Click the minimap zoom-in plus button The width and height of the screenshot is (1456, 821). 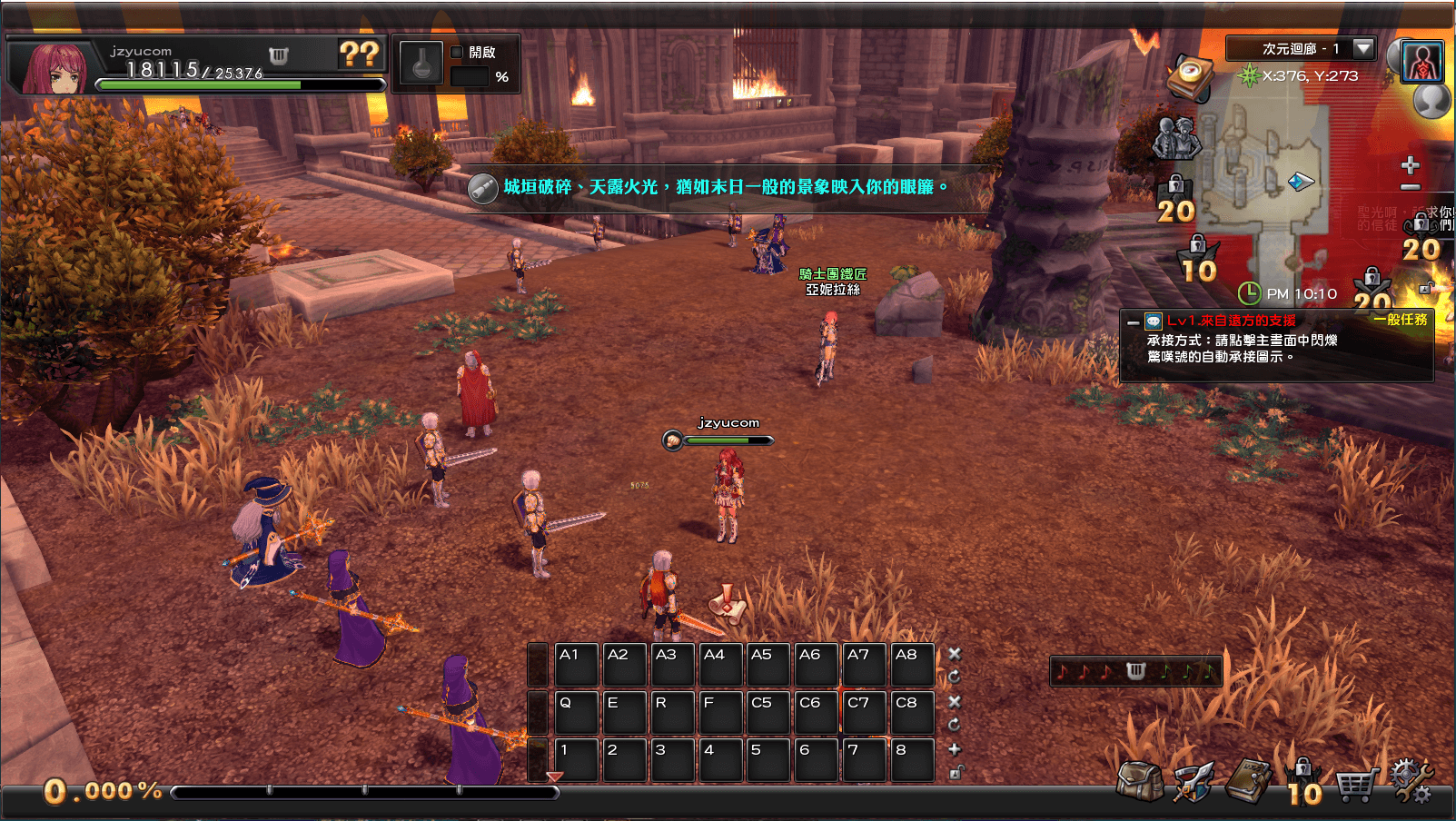coord(1410,165)
